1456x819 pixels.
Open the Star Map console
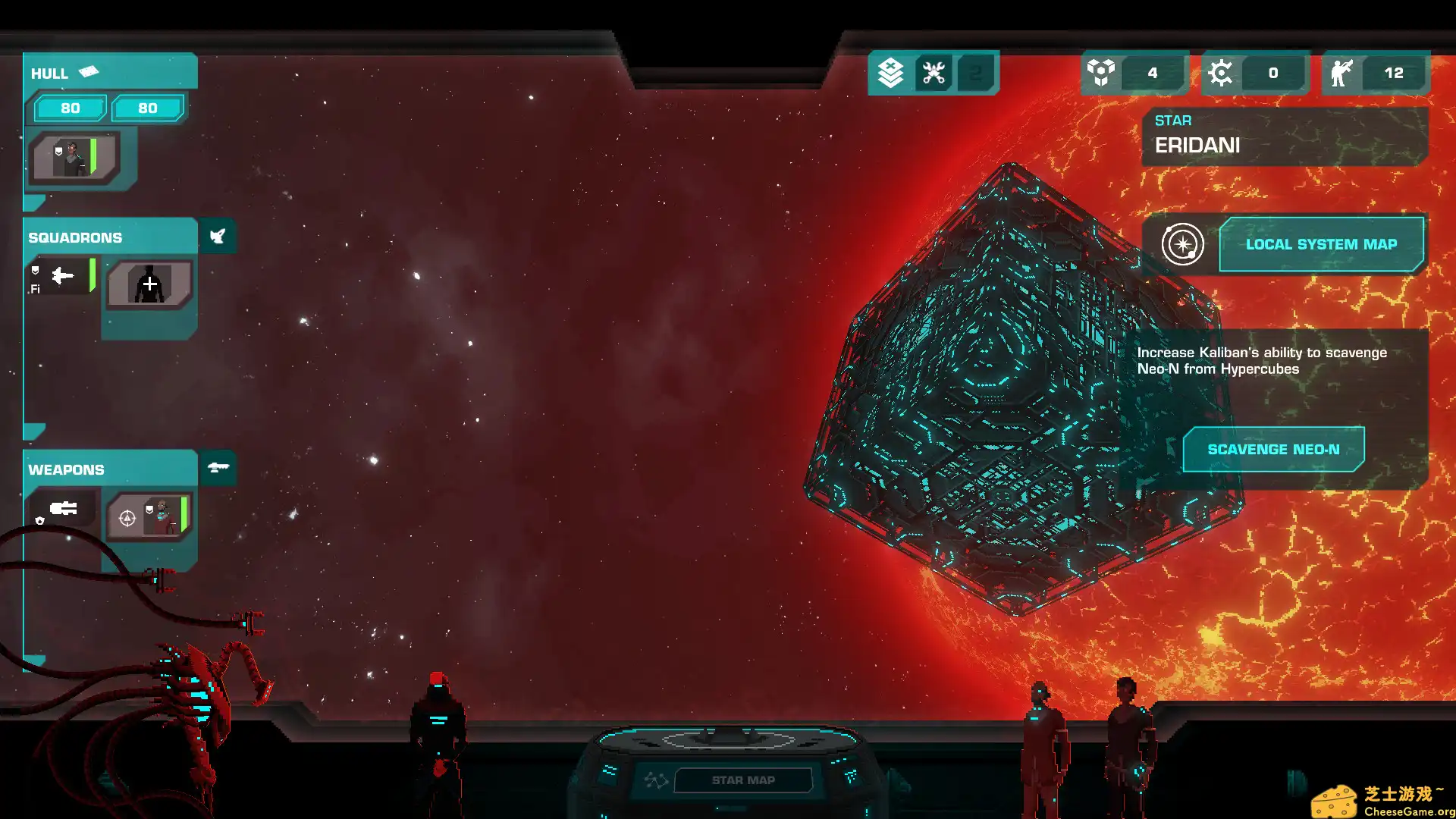point(742,780)
